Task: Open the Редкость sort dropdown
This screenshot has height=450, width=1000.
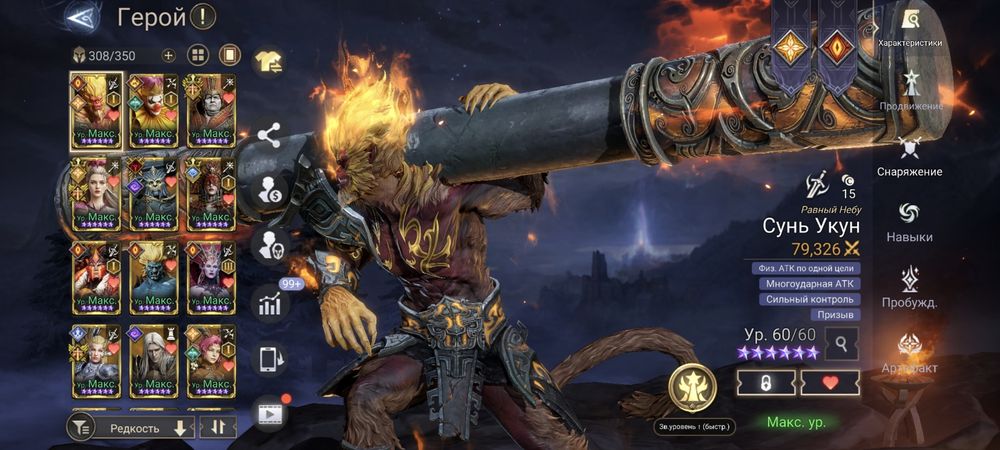Action: click(x=145, y=427)
